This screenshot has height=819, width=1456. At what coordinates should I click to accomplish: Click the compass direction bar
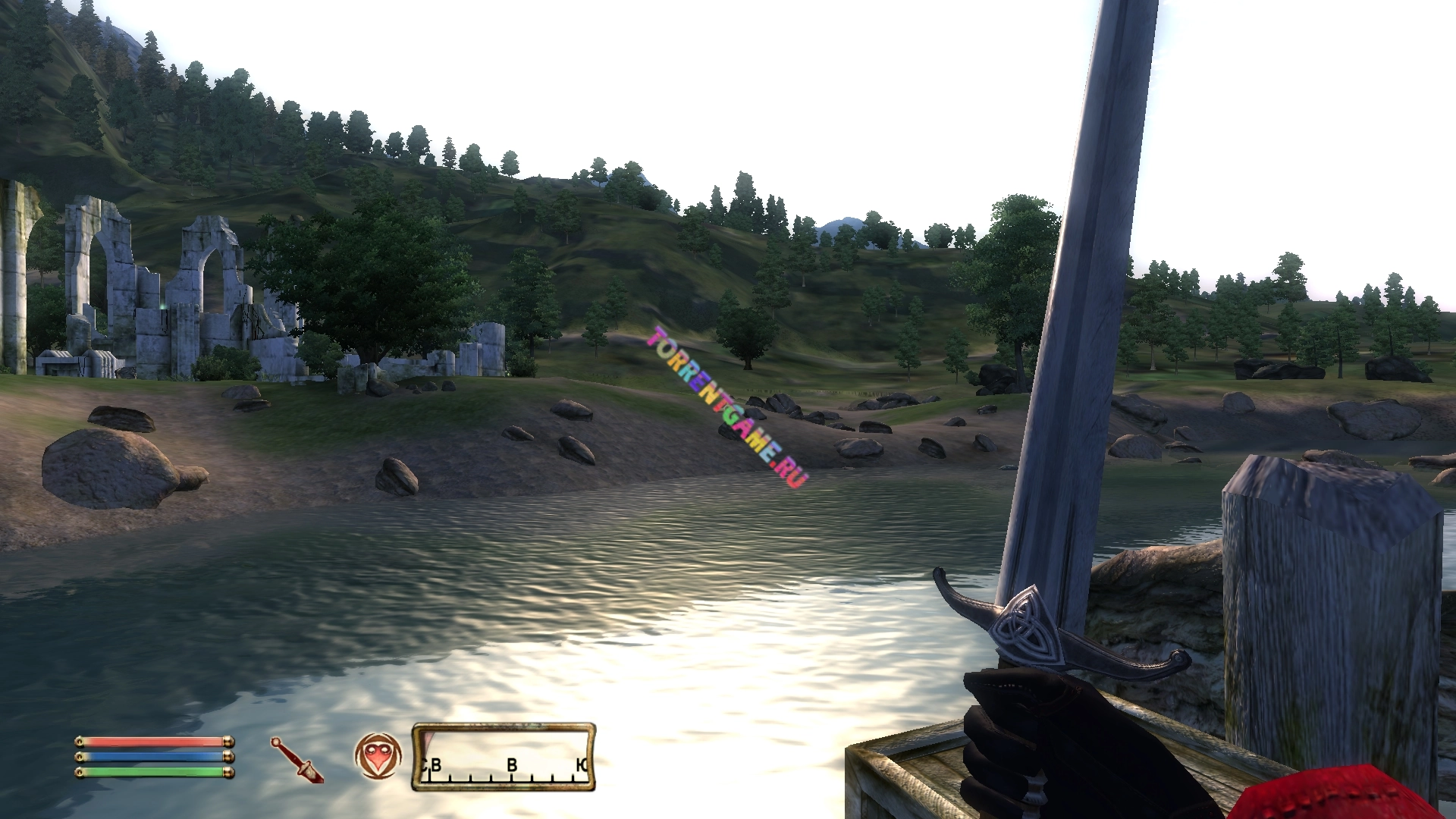[x=504, y=757]
